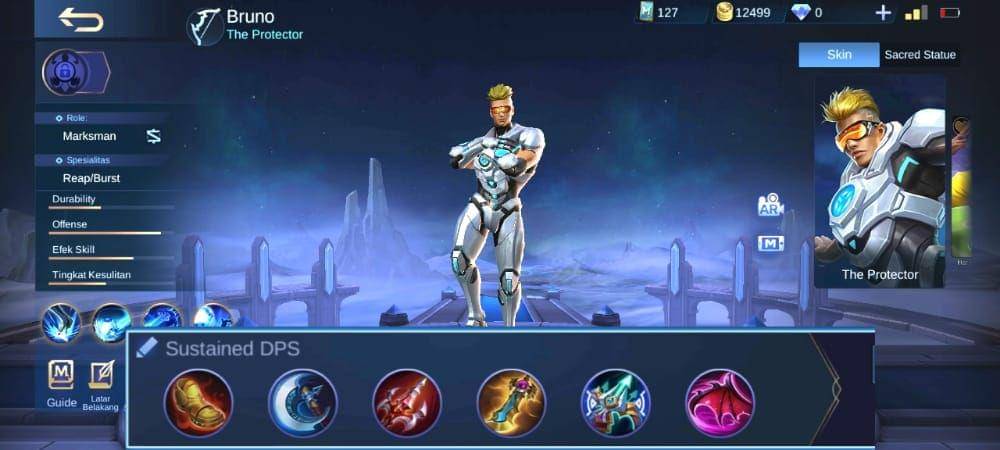The width and height of the screenshot is (1000, 450).
Task: Edit the Sustained DPS build
Action: (x=147, y=348)
